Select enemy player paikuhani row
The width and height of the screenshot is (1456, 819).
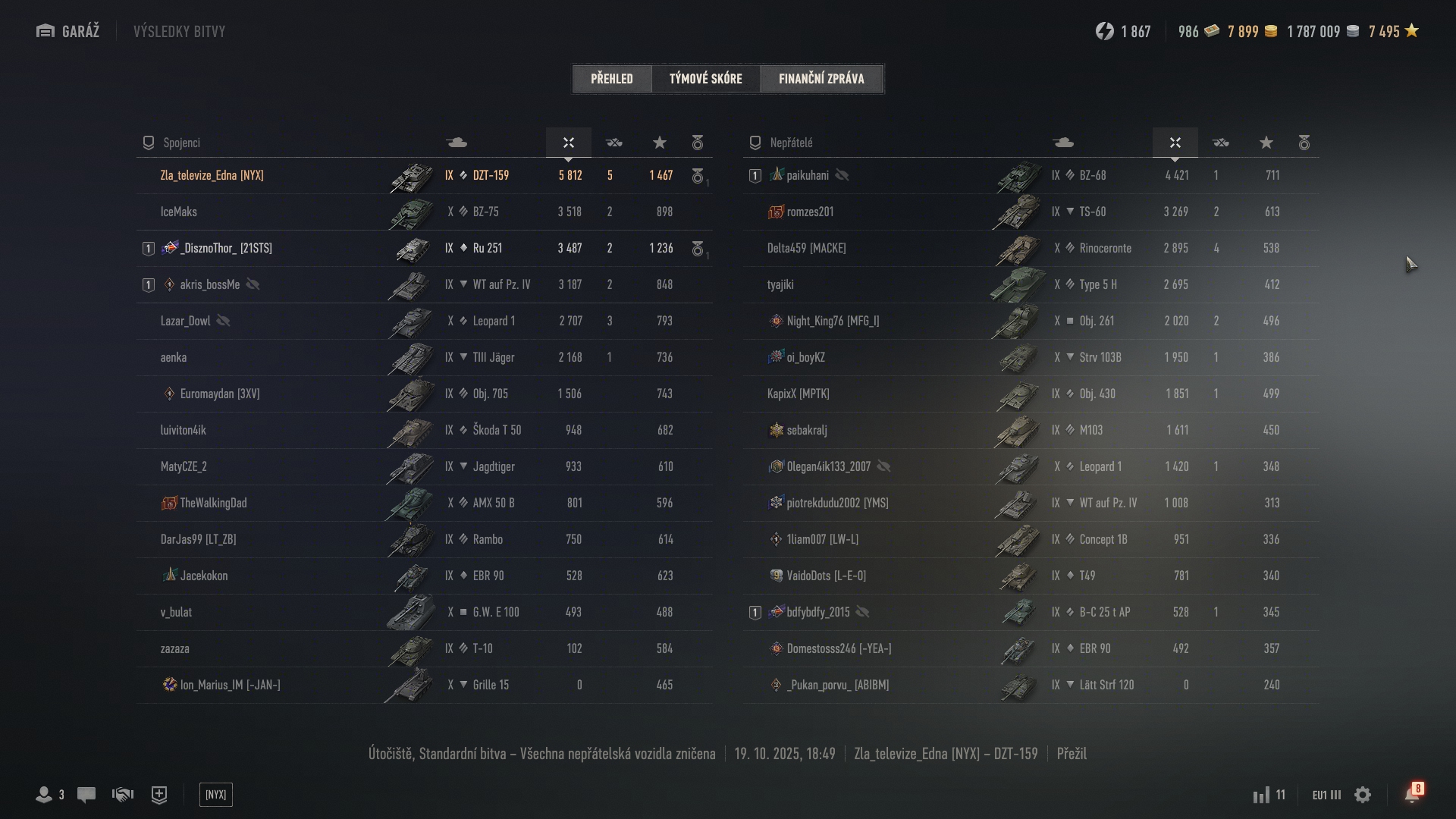[x=808, y=175]
